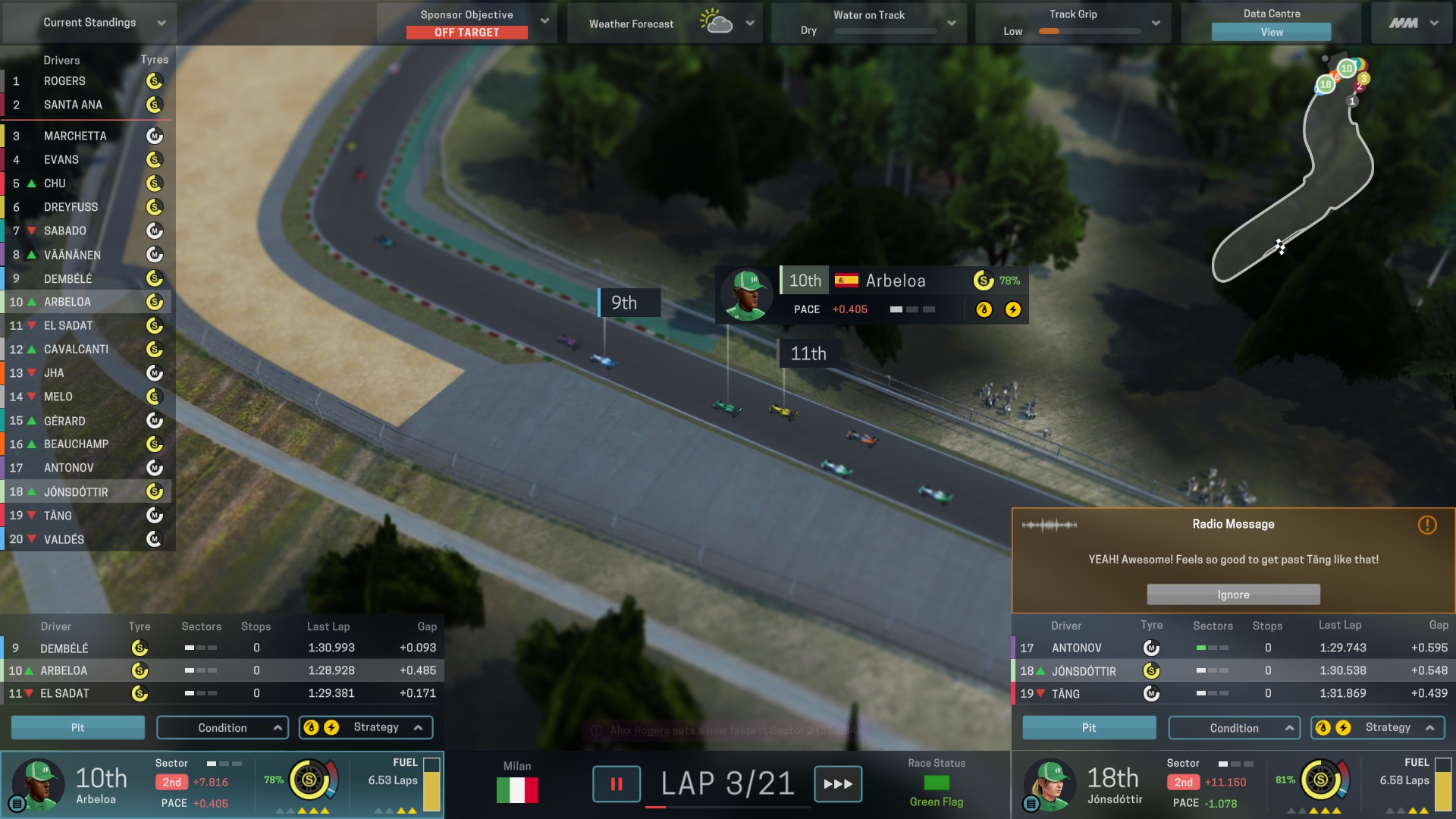Open Jónsdóttir's Condition dropdown

point(1234,728)
